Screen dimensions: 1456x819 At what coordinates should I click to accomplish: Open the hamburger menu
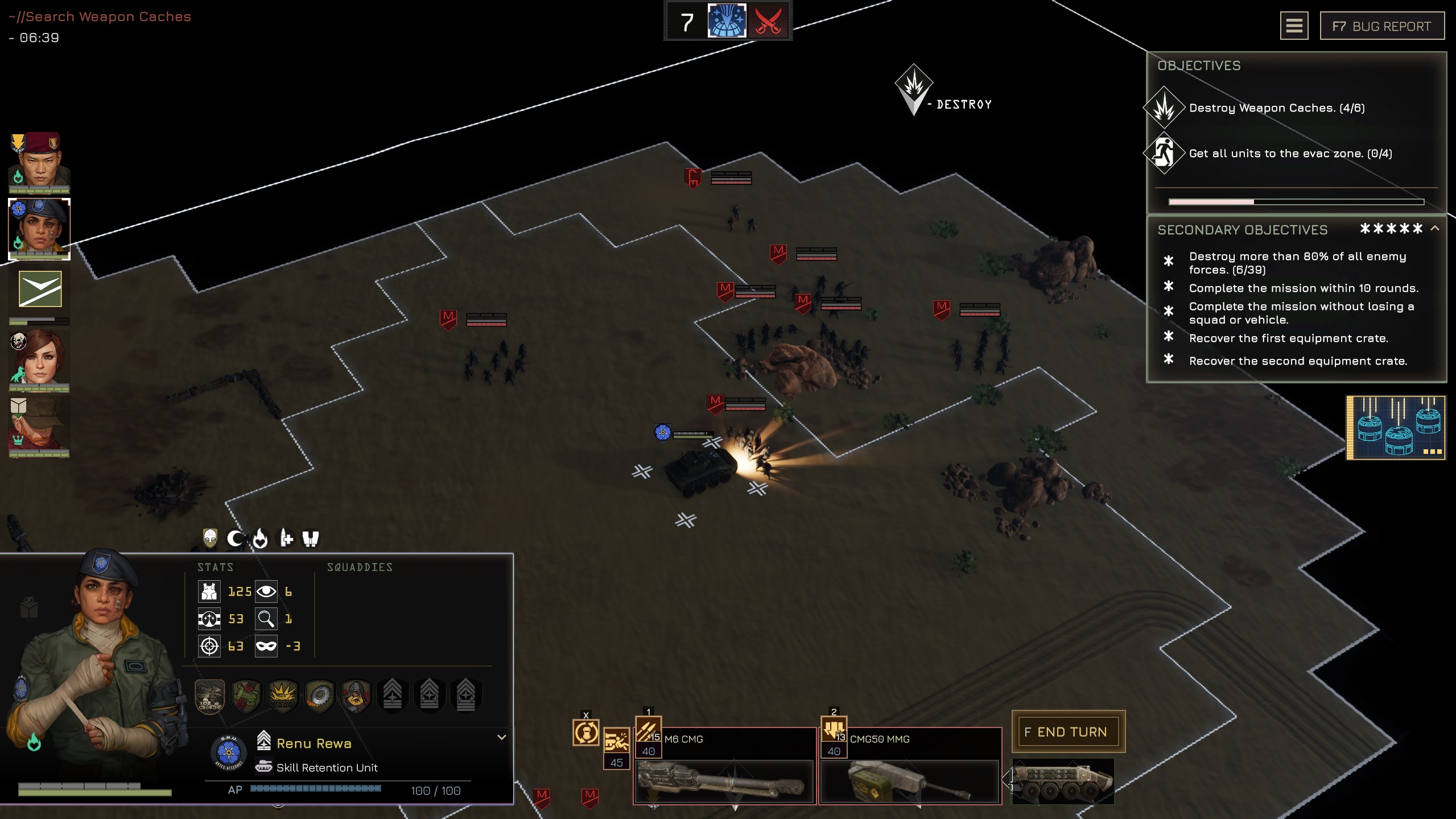point(1294,26)
